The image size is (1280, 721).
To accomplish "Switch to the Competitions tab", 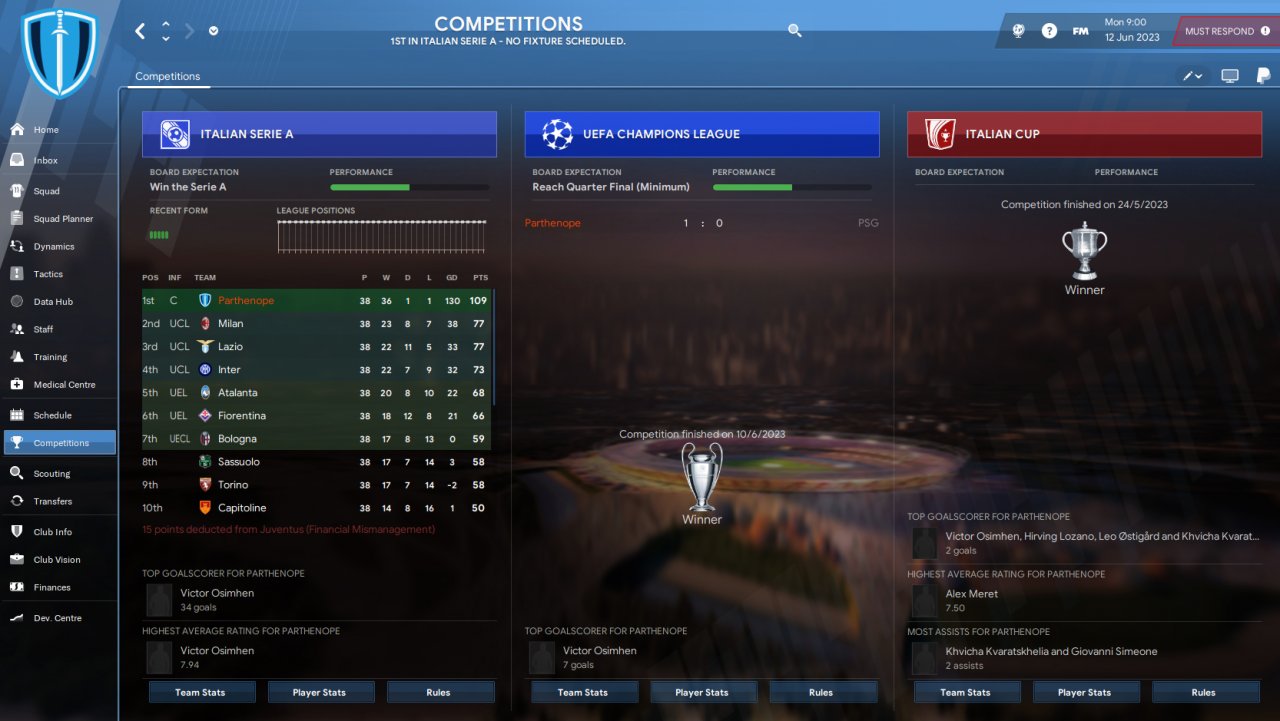I will coord(168,76).
